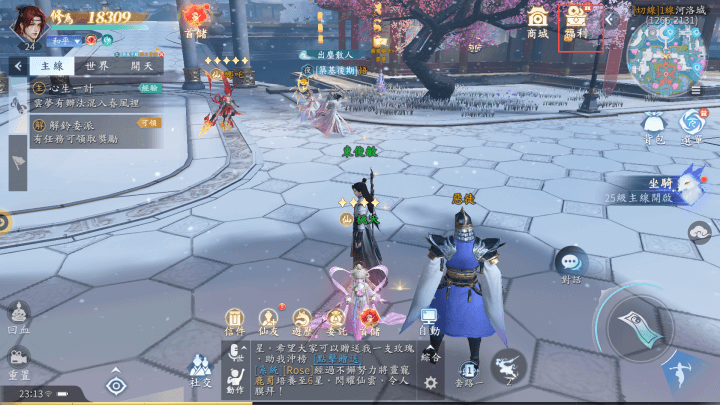Toggle 自動 auto-combat
720x405 pixels.
429,321
